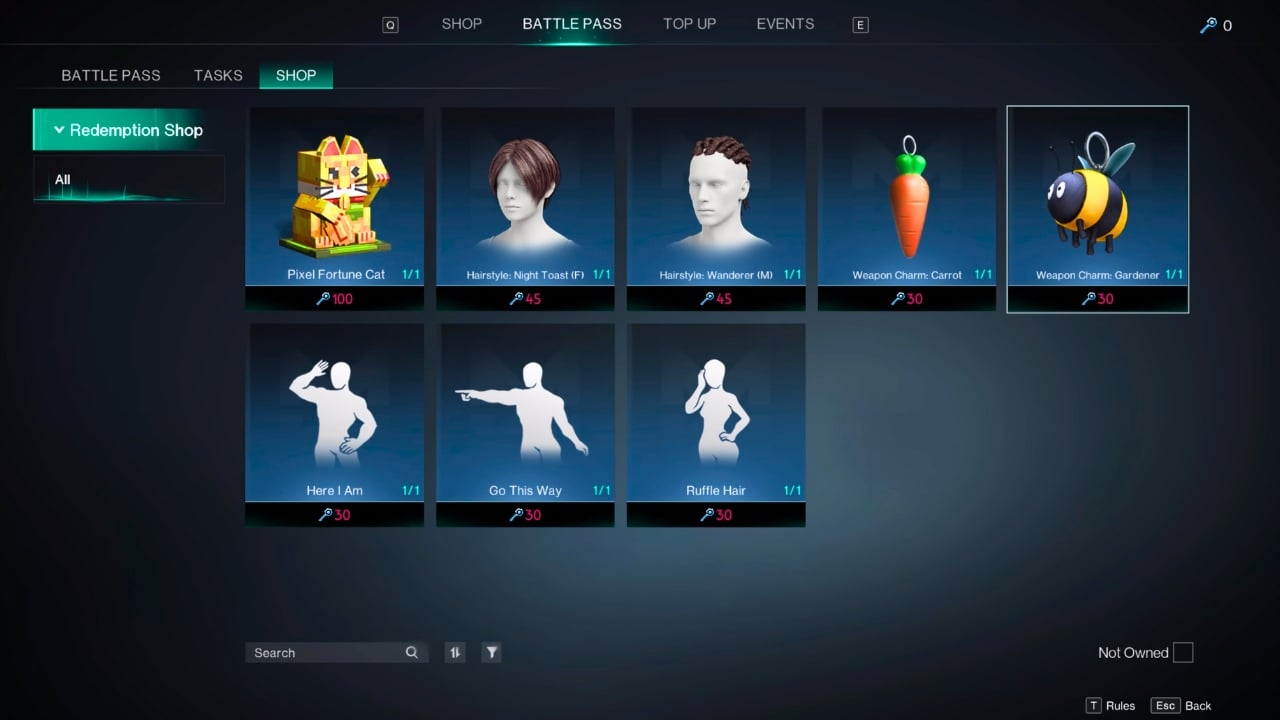Click inside the search input field

(x=320, y=652)
